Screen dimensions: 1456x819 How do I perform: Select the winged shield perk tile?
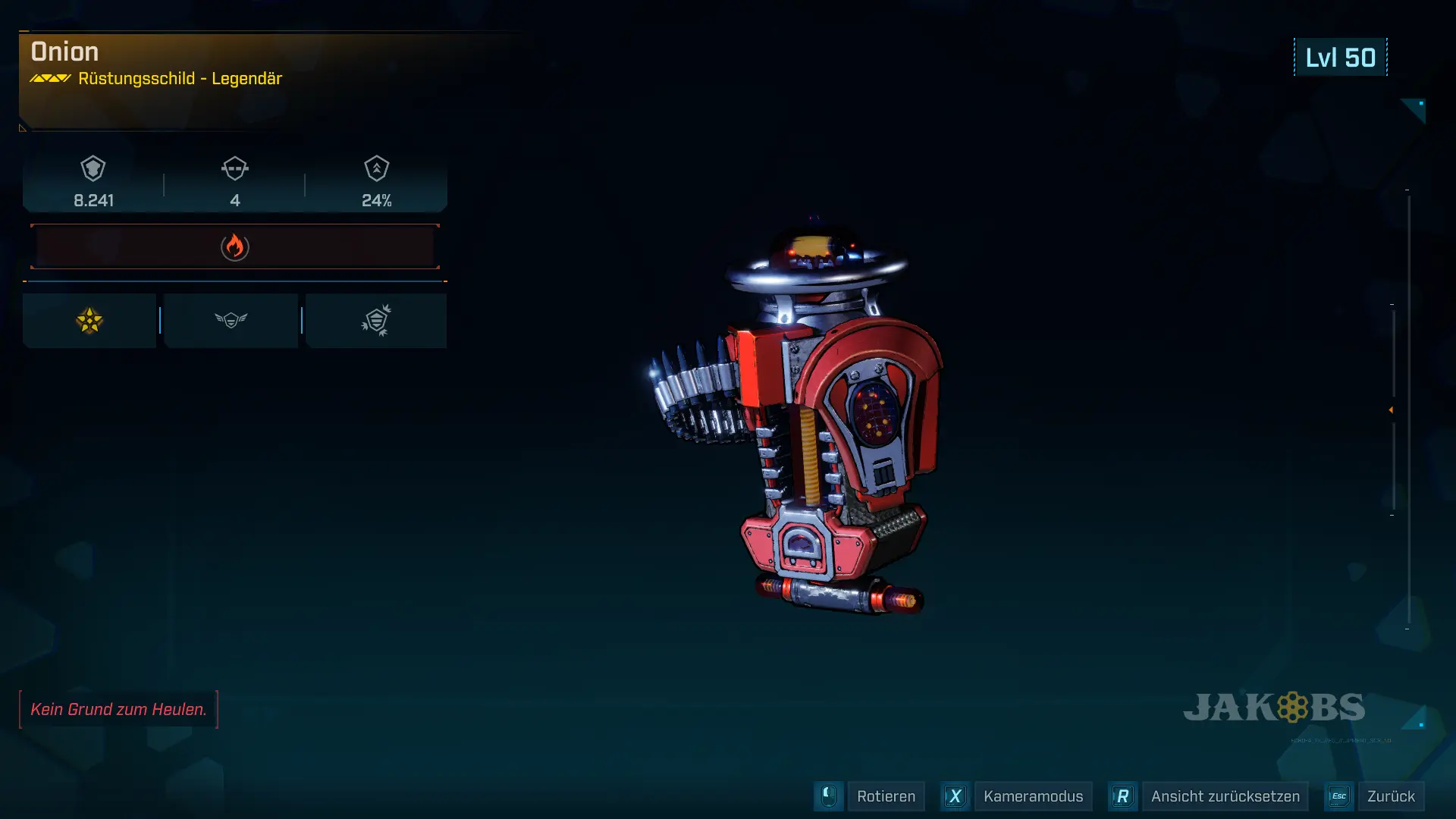pos(231,321)
